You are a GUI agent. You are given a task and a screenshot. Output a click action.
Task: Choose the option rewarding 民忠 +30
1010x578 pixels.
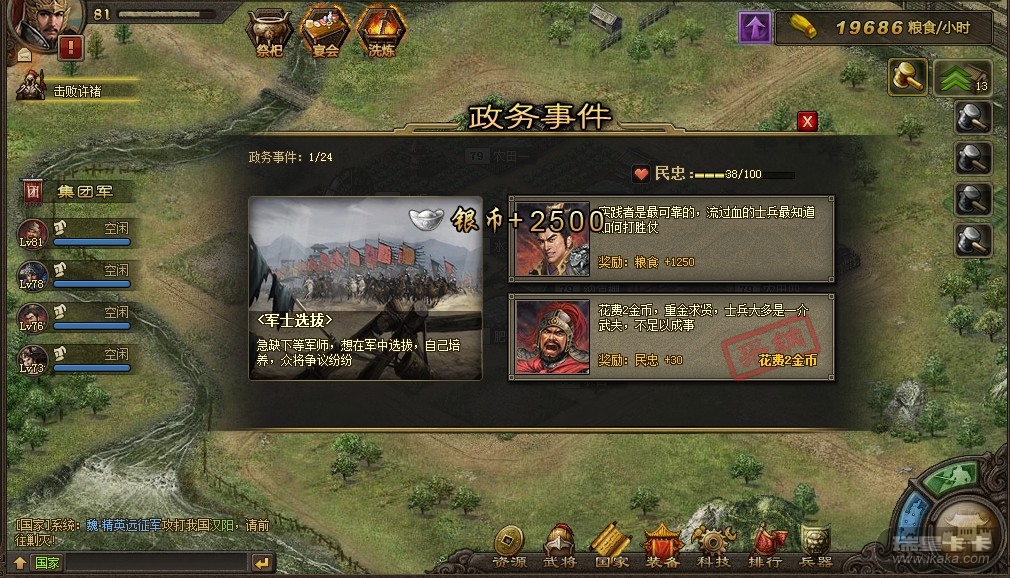tap(671, 336)
